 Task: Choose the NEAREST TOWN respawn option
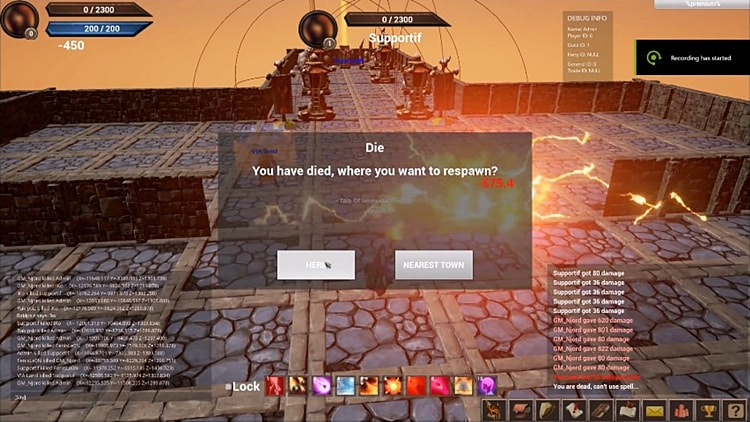point(433,265)
